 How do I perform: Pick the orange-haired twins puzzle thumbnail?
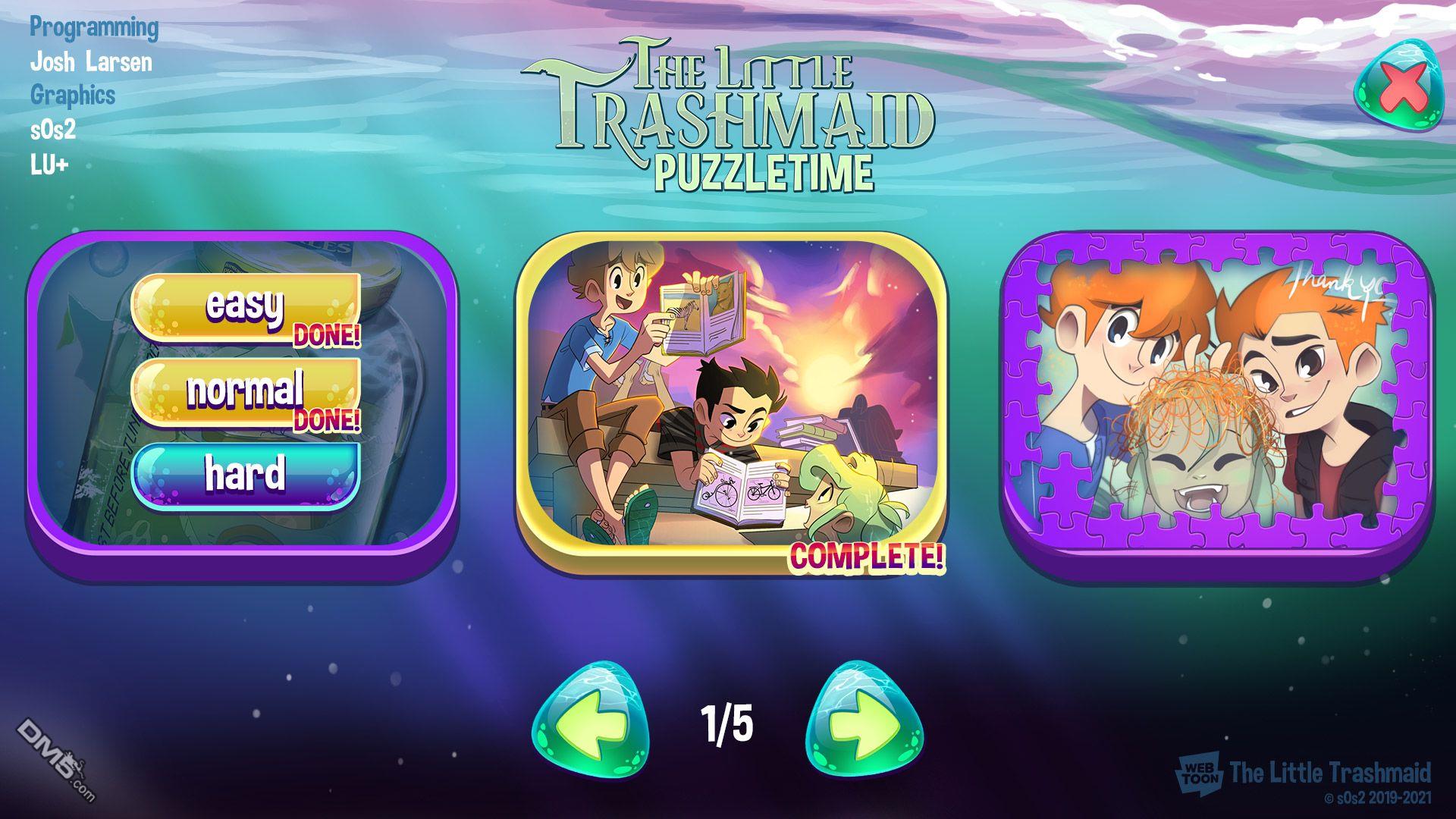pyautogui.click(x=1216, y=394)
